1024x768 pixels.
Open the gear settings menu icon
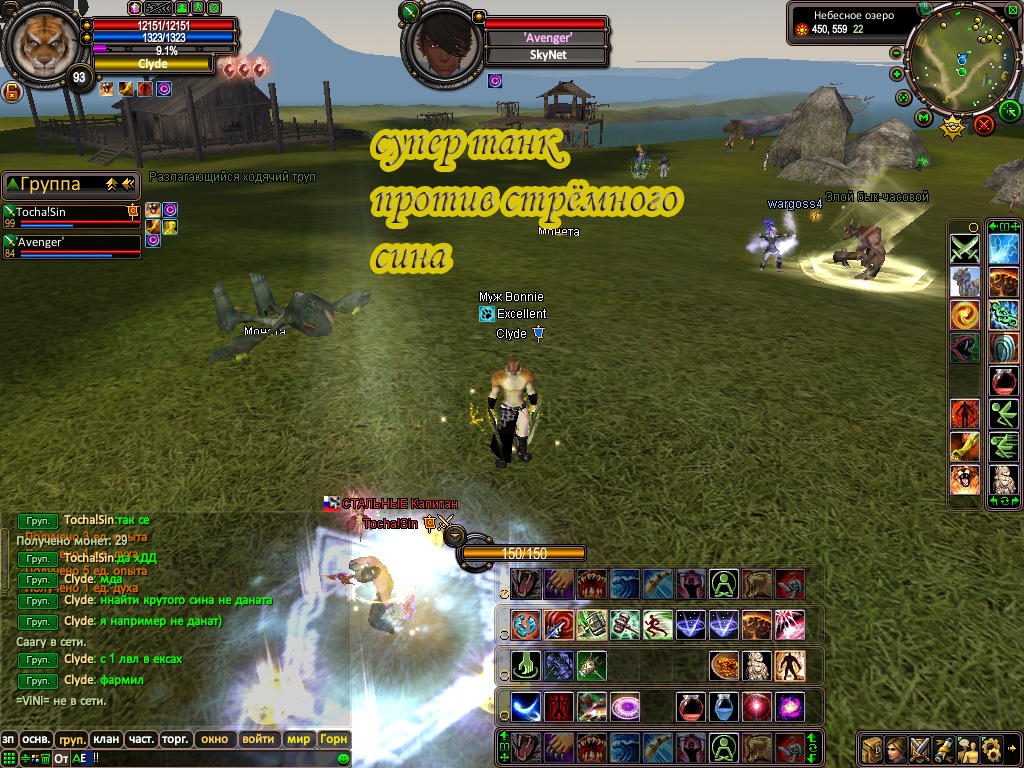(991, 749)
